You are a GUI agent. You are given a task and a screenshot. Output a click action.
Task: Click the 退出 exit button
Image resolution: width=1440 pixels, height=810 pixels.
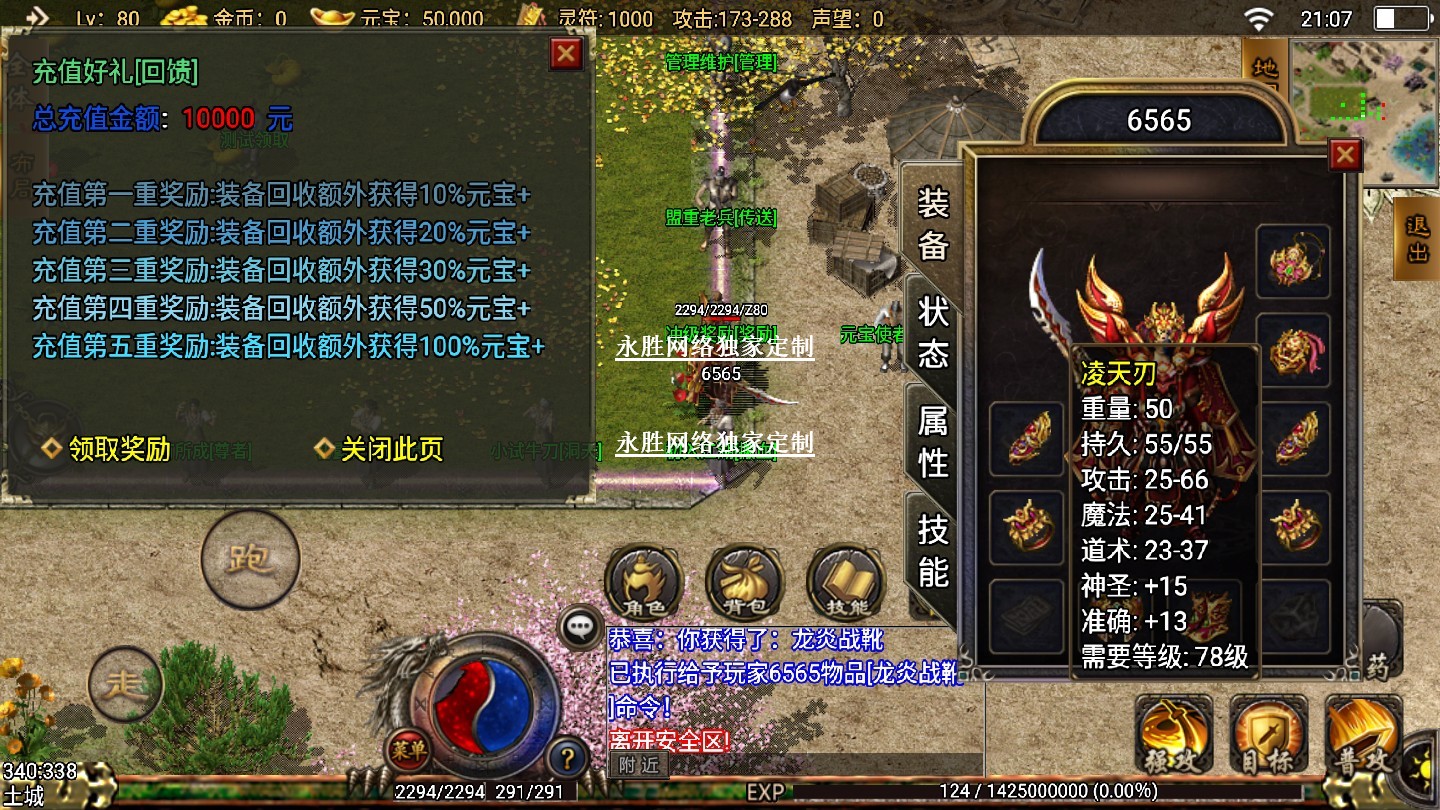coord(1416,238)
